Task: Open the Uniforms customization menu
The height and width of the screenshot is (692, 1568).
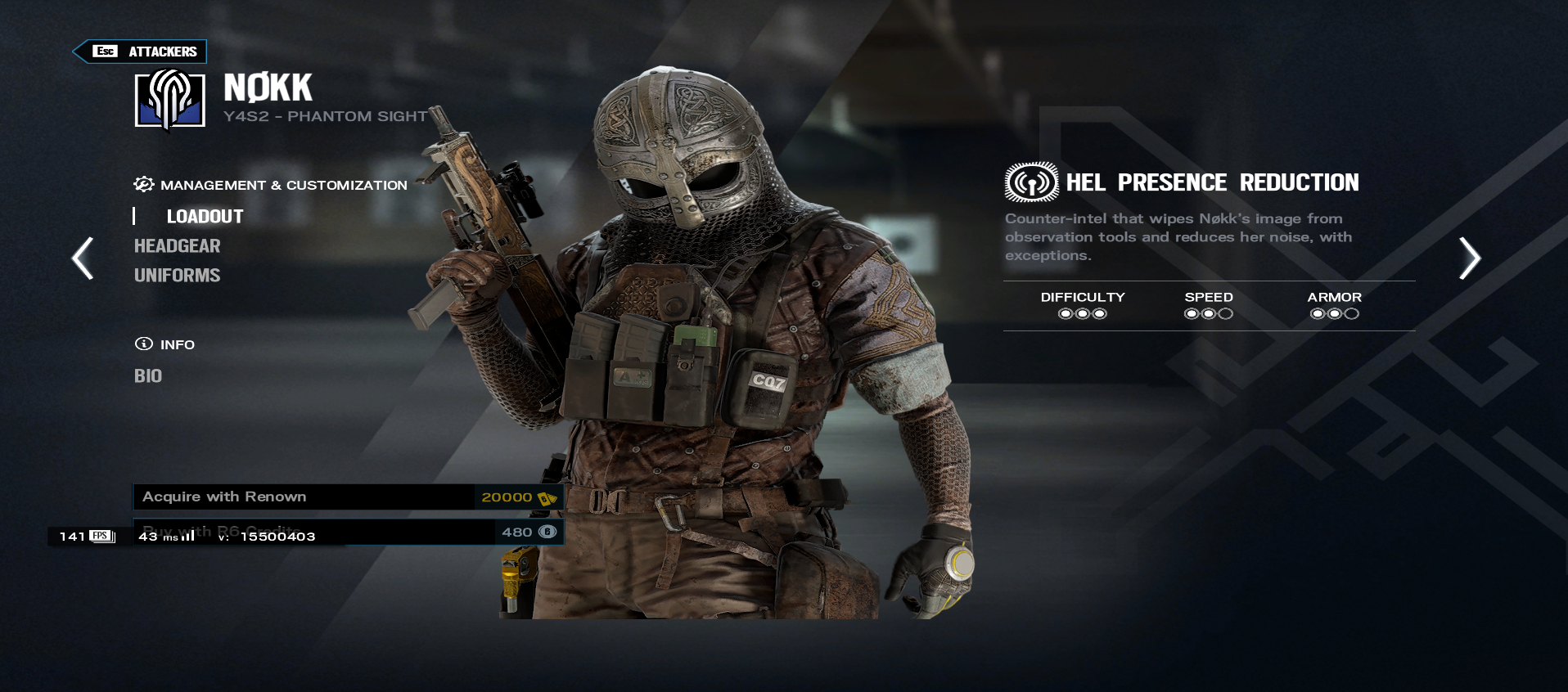Action: pyautogui.click(x=177, y=276)
